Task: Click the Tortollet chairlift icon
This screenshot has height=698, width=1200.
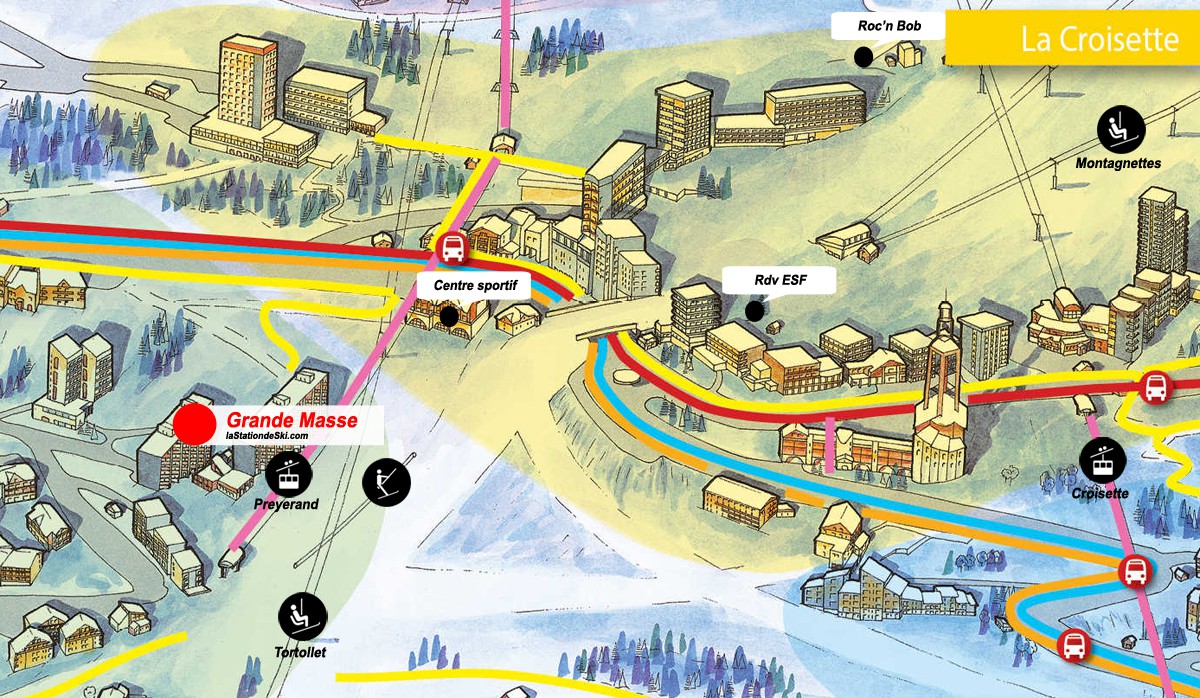Action: [x=302, y=617]
